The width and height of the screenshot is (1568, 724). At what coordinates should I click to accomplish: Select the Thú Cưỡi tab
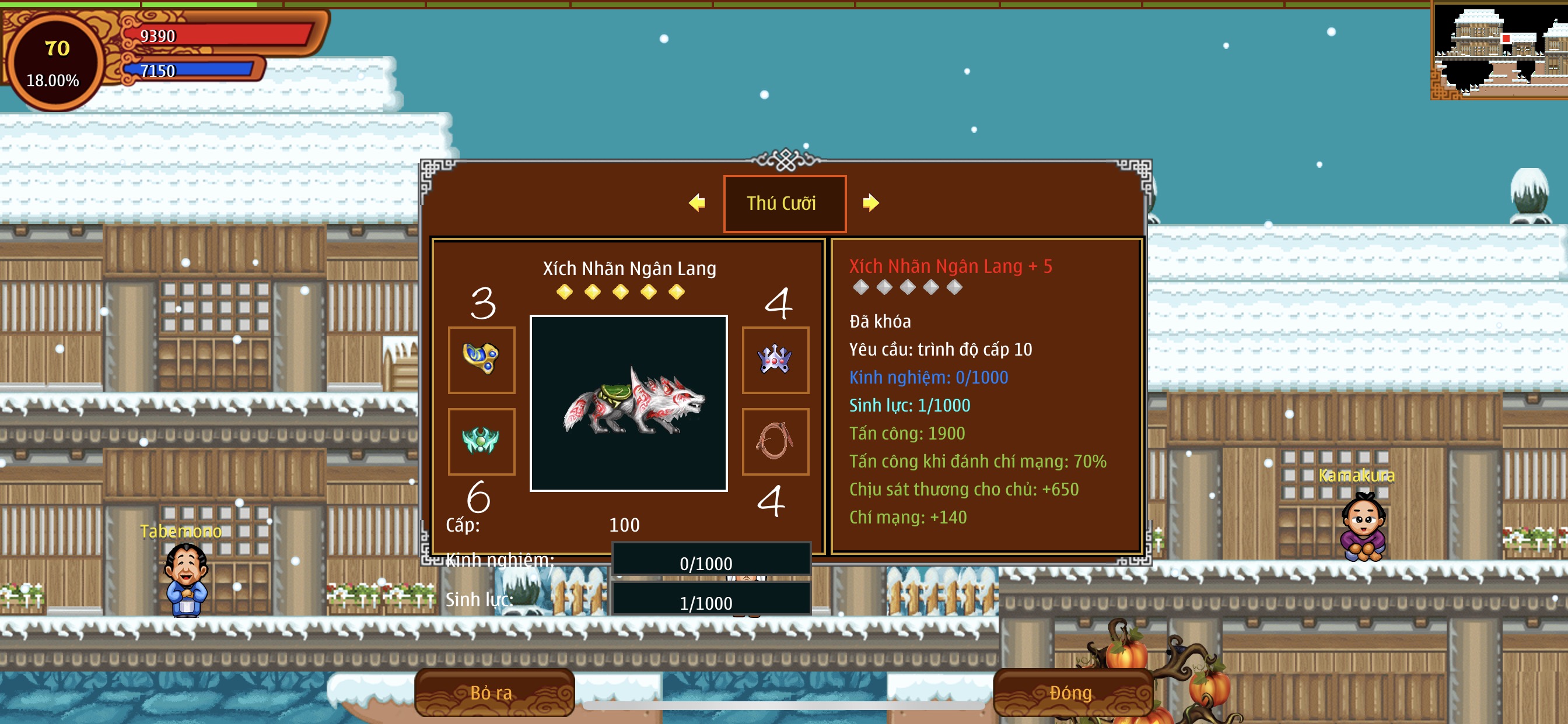tap(784, 203)
